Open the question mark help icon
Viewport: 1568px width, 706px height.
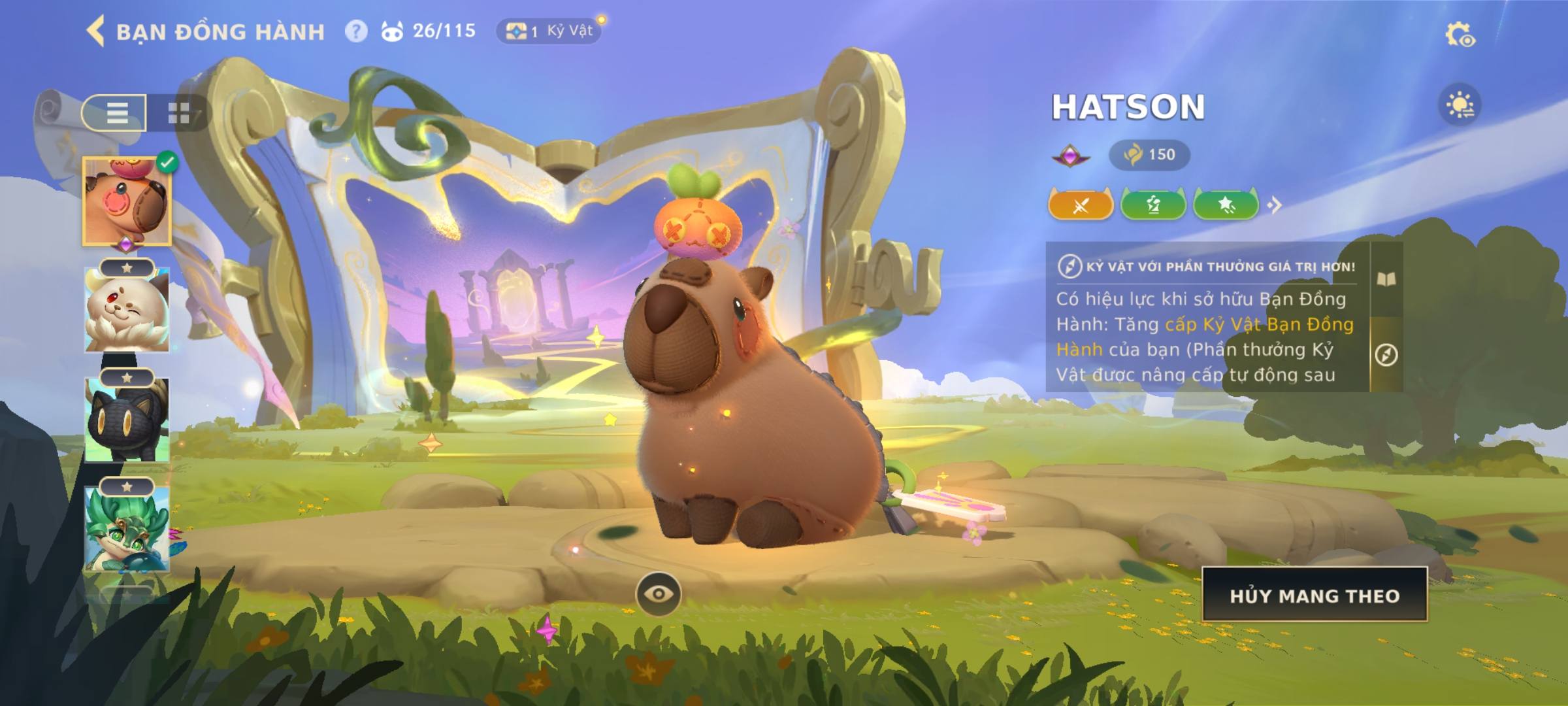tap(356, 31)
